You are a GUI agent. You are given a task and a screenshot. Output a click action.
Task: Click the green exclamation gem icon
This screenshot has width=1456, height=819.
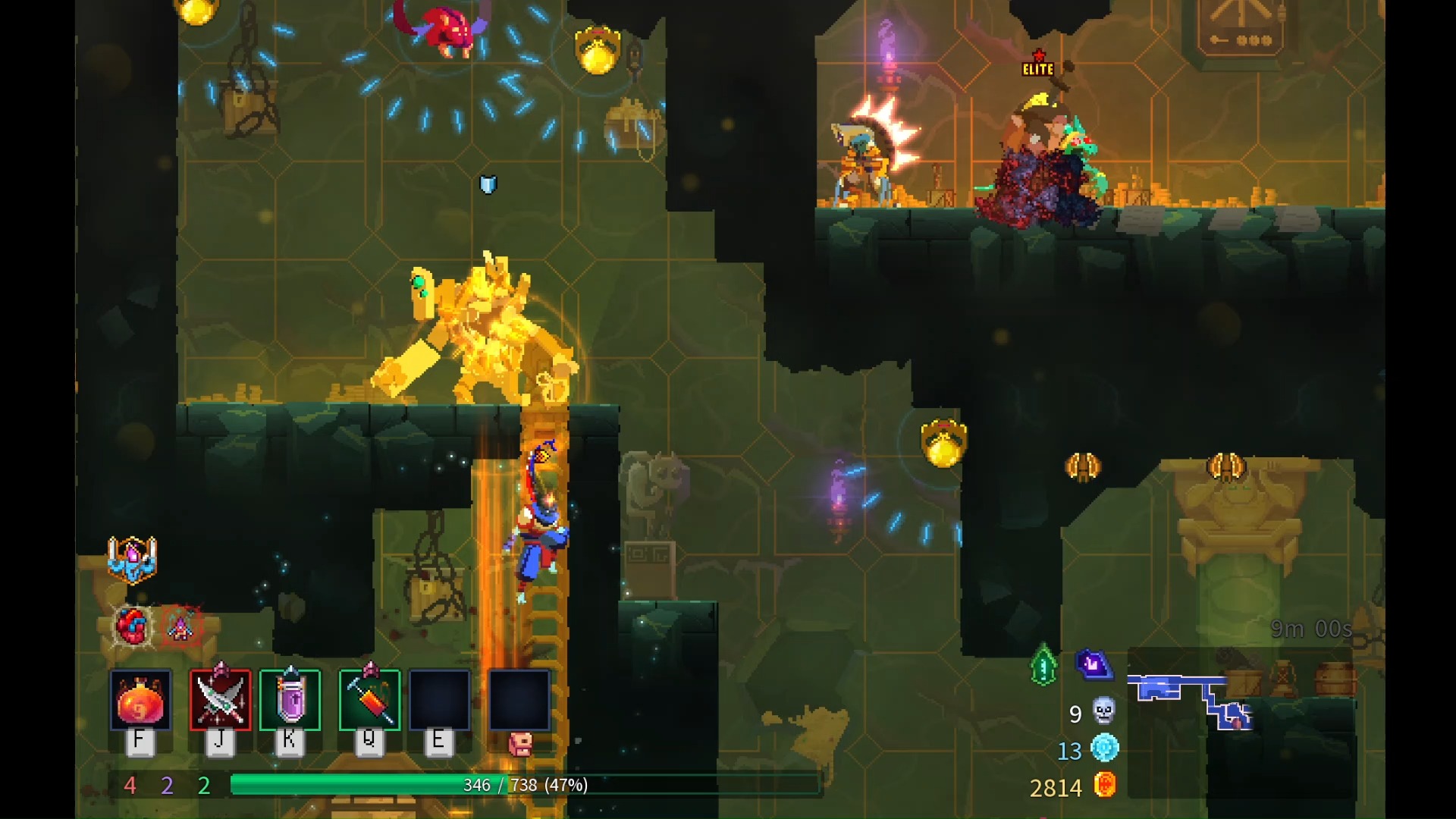click(1043, 666)
